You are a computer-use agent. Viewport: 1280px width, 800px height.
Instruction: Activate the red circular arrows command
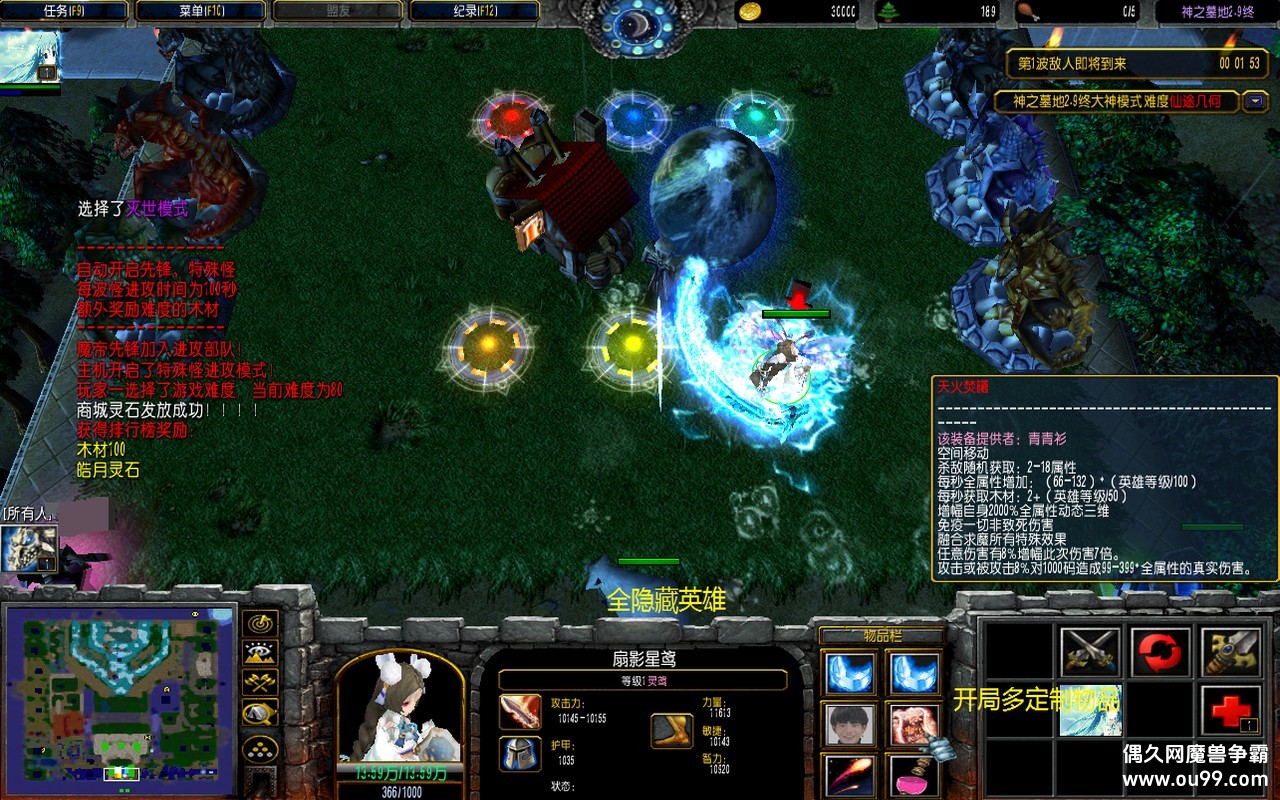click(1160, 651)
